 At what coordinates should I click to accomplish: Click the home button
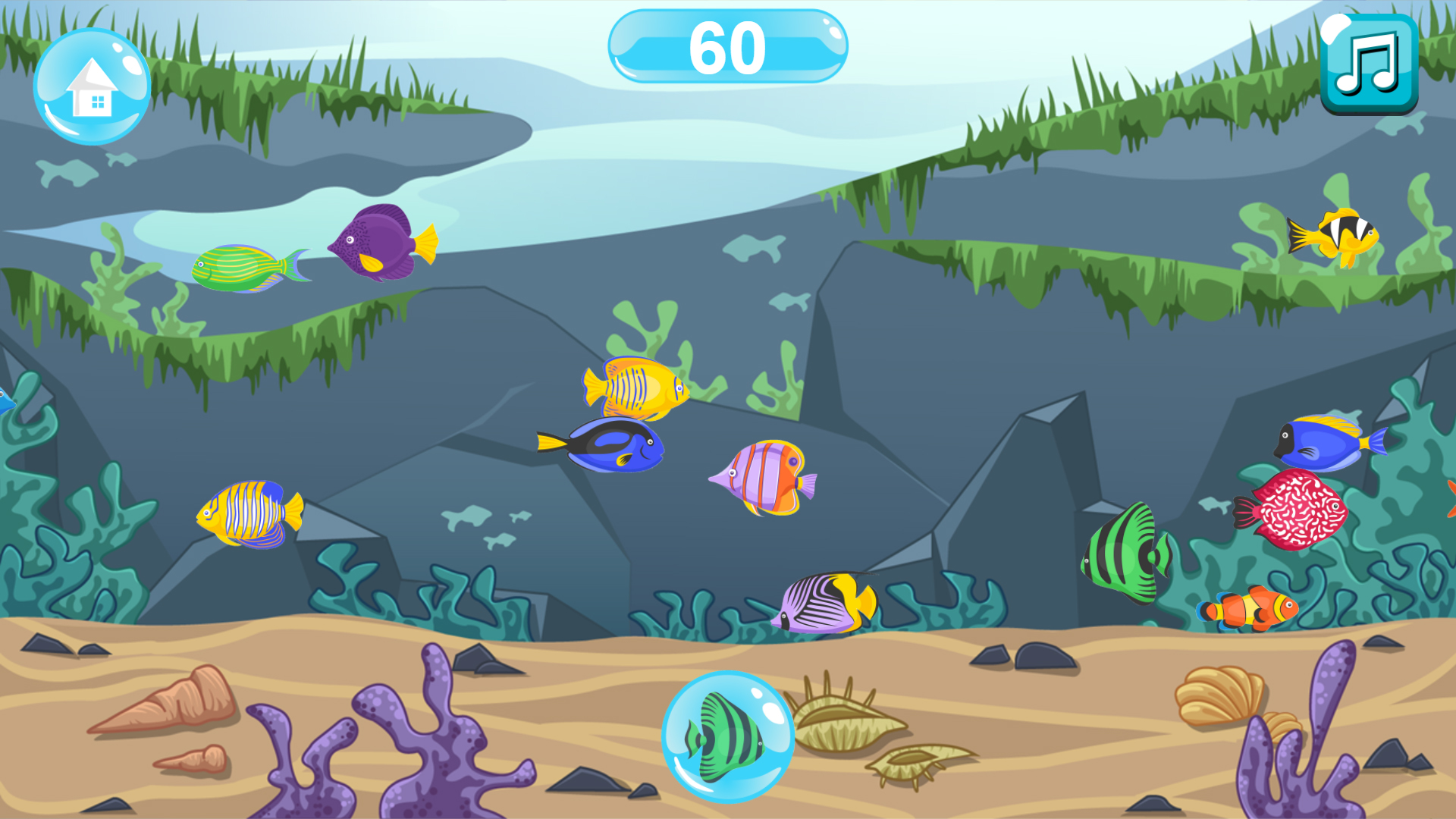[93, 83]
